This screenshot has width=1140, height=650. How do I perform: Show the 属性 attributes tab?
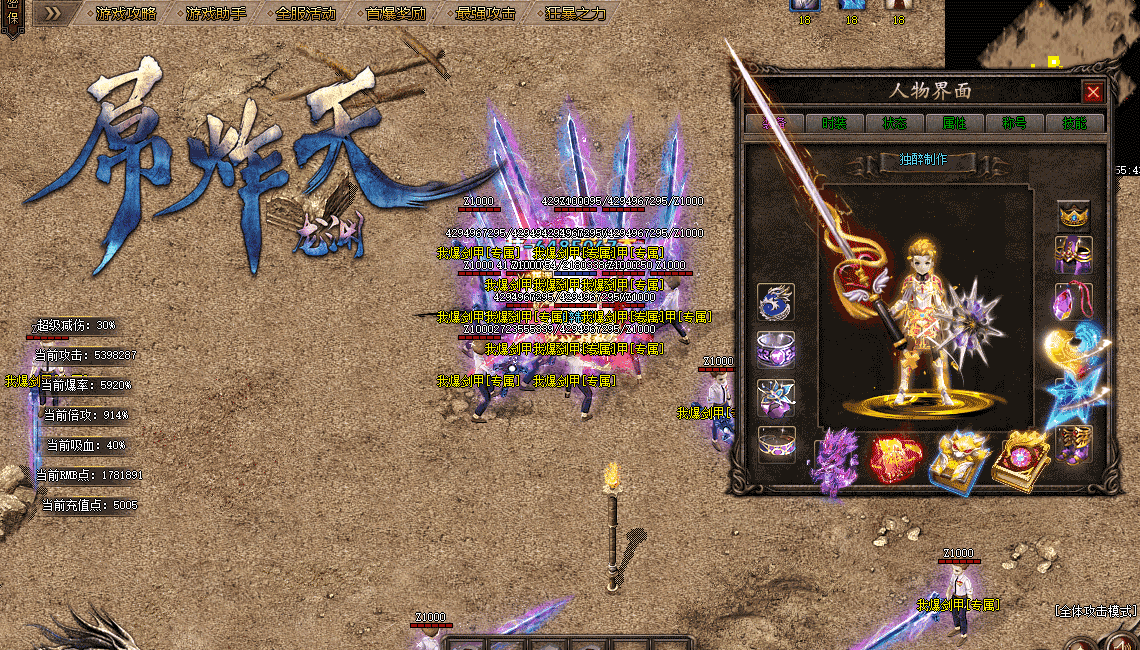click(x=954, y=123)
